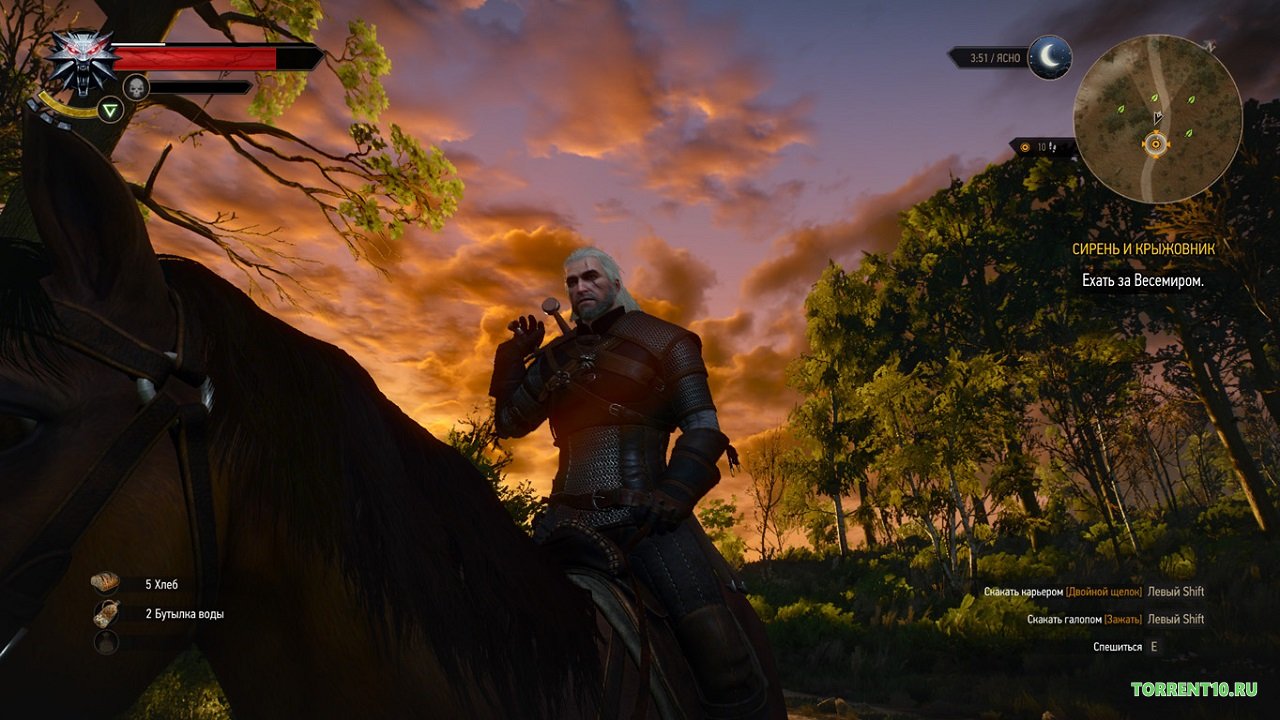
Task: Click the moon weather clock icon
Action: coord(1049,58)
